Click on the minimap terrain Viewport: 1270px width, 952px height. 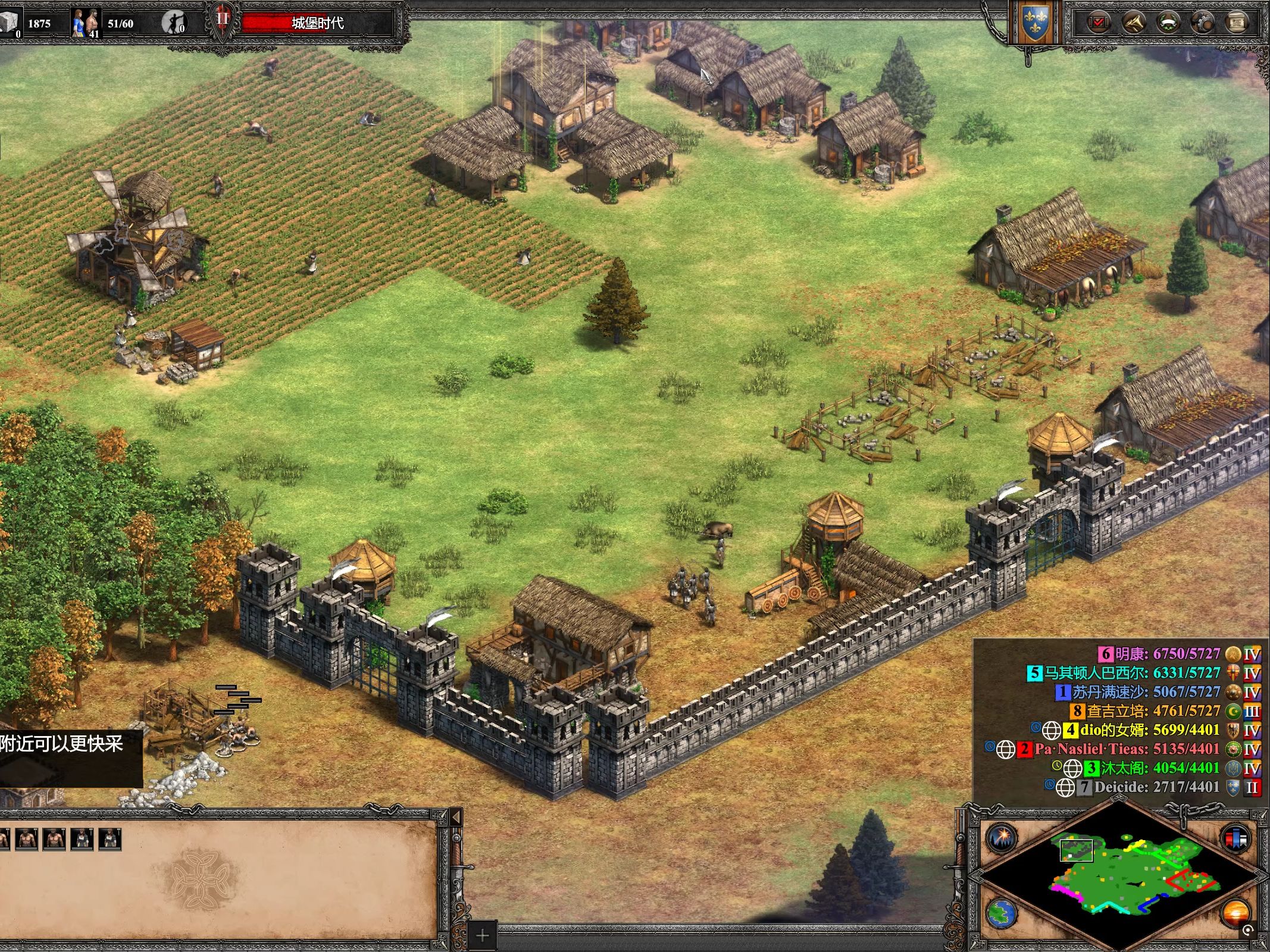click(1119, 875)
